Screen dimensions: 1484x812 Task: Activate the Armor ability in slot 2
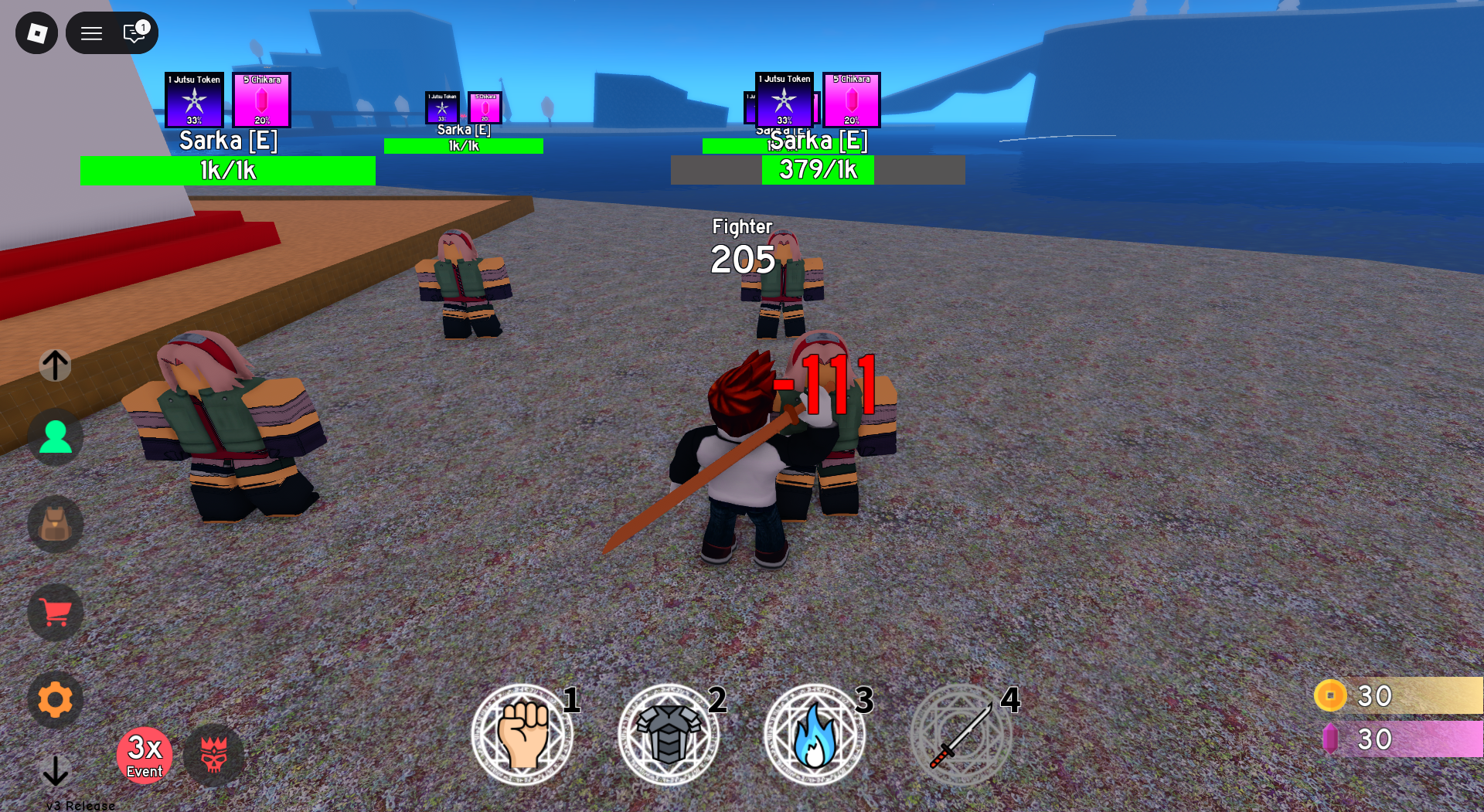669,734
